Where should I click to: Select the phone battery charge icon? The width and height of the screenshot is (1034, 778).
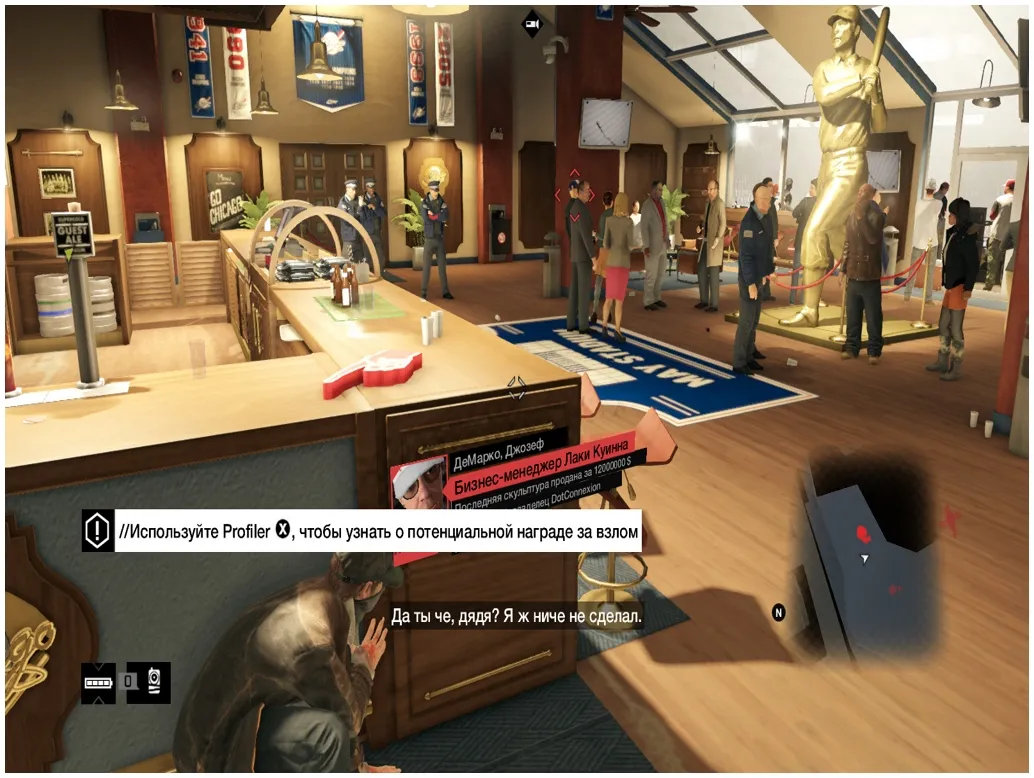(x=98, y=682)
